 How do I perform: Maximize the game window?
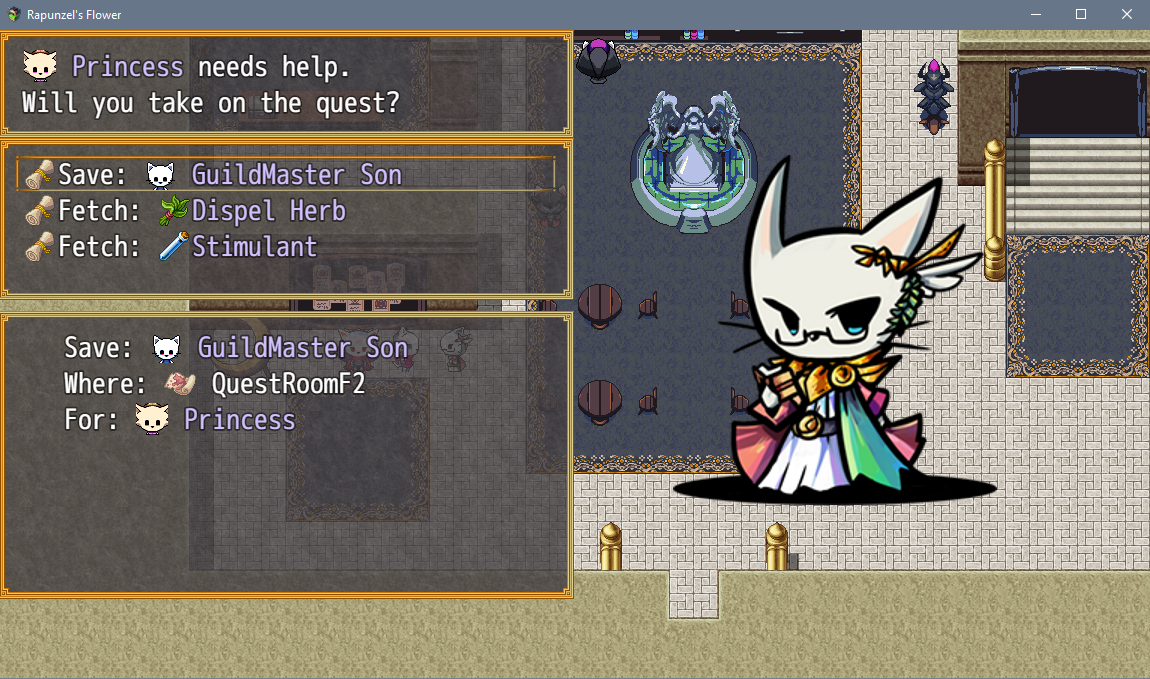click(1080, 15)
